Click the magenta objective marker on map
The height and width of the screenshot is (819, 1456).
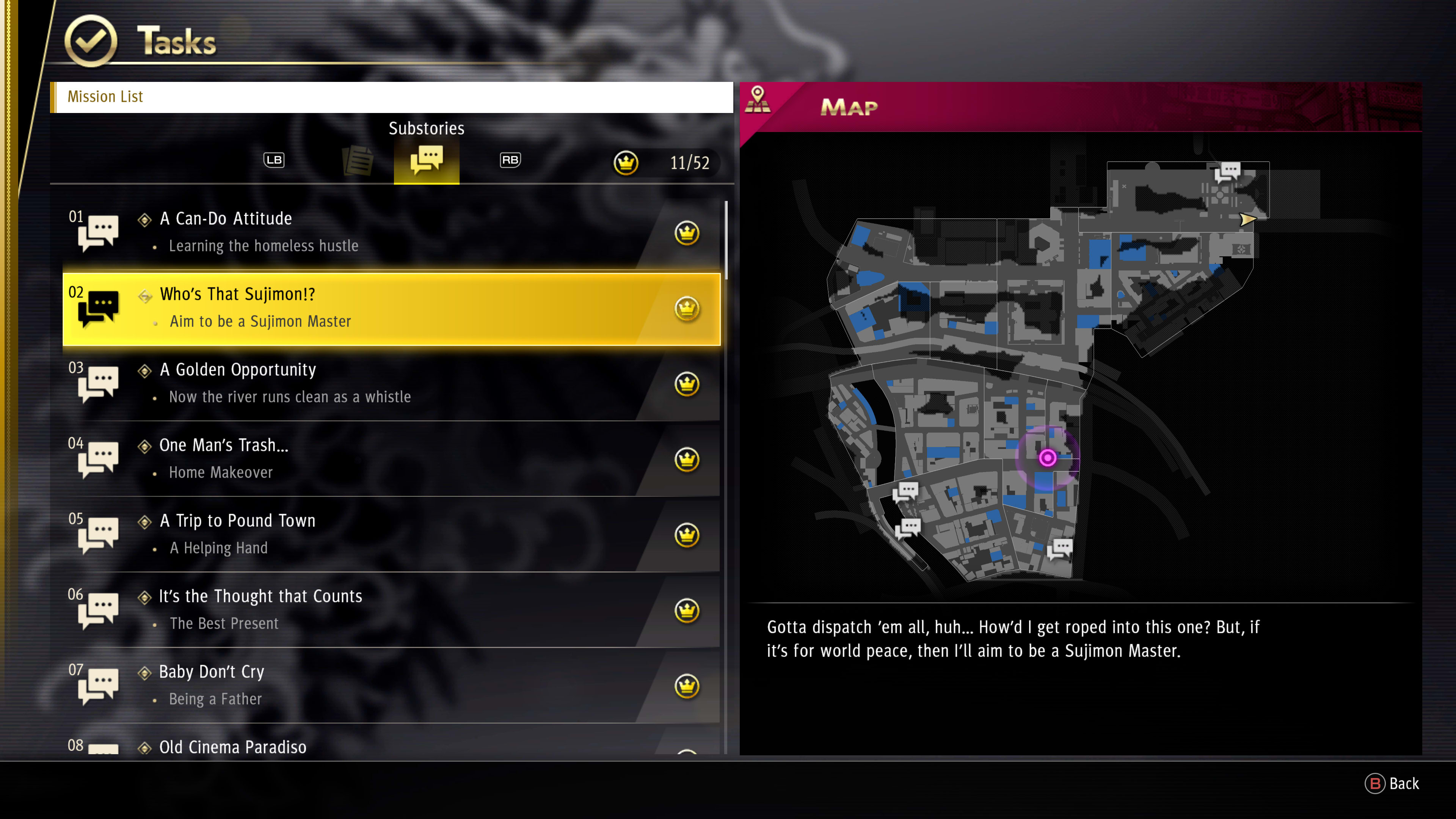[1047, 457]
